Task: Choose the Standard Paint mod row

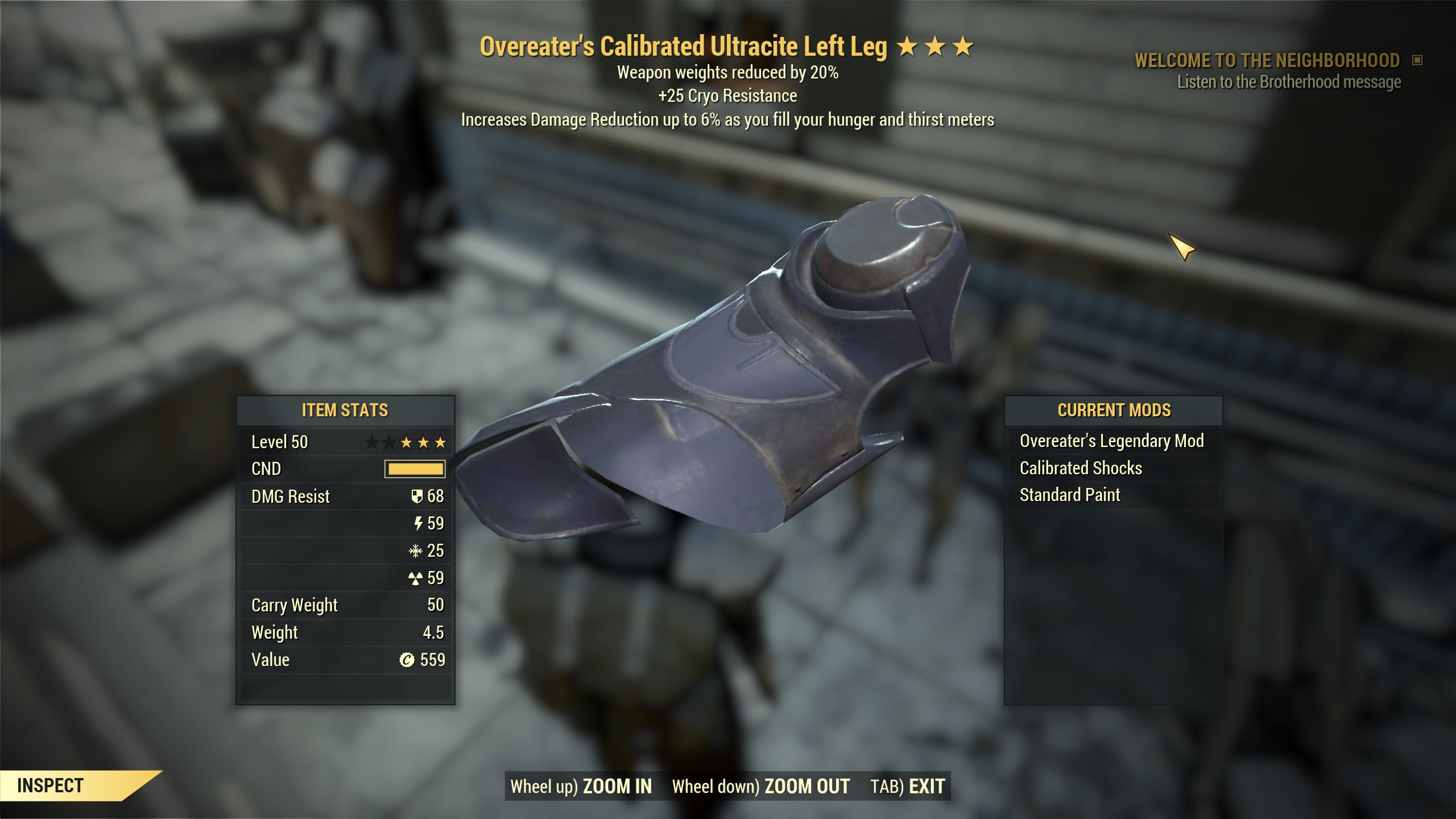Action: pyautogui.click(x=1069, y=495)
